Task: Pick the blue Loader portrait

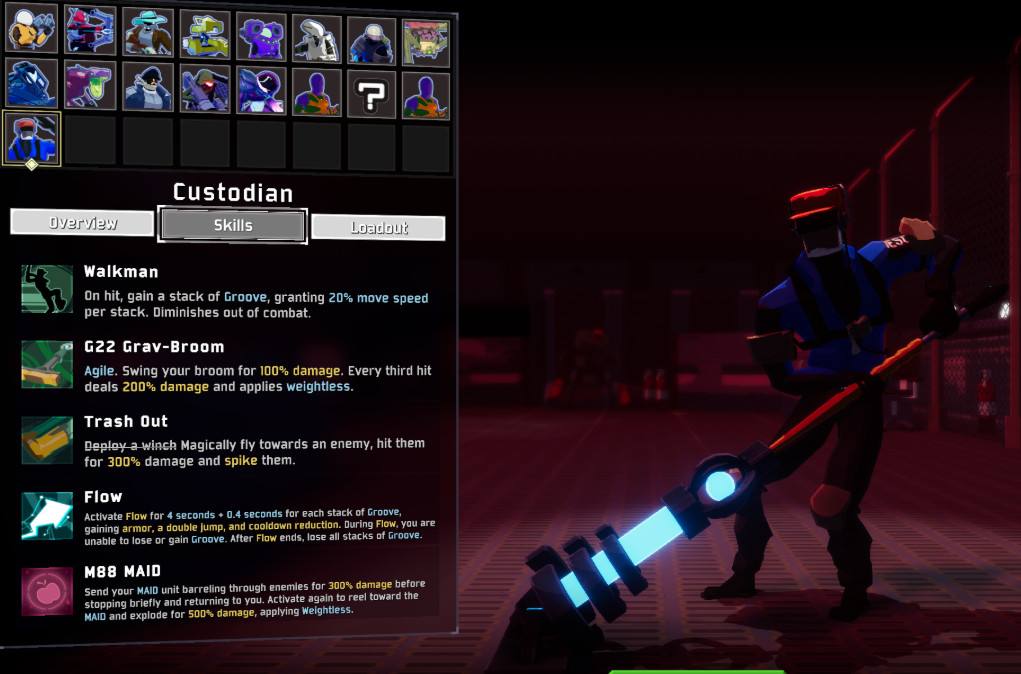Action: [32, 84]
